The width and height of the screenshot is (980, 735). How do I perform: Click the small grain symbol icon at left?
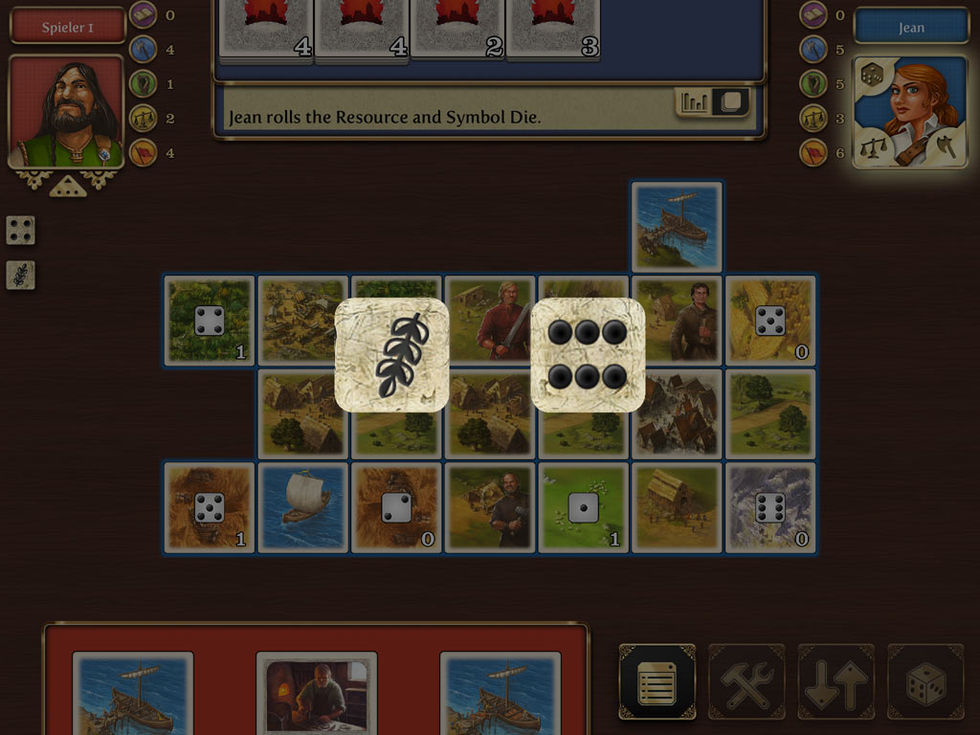(21, 275)
